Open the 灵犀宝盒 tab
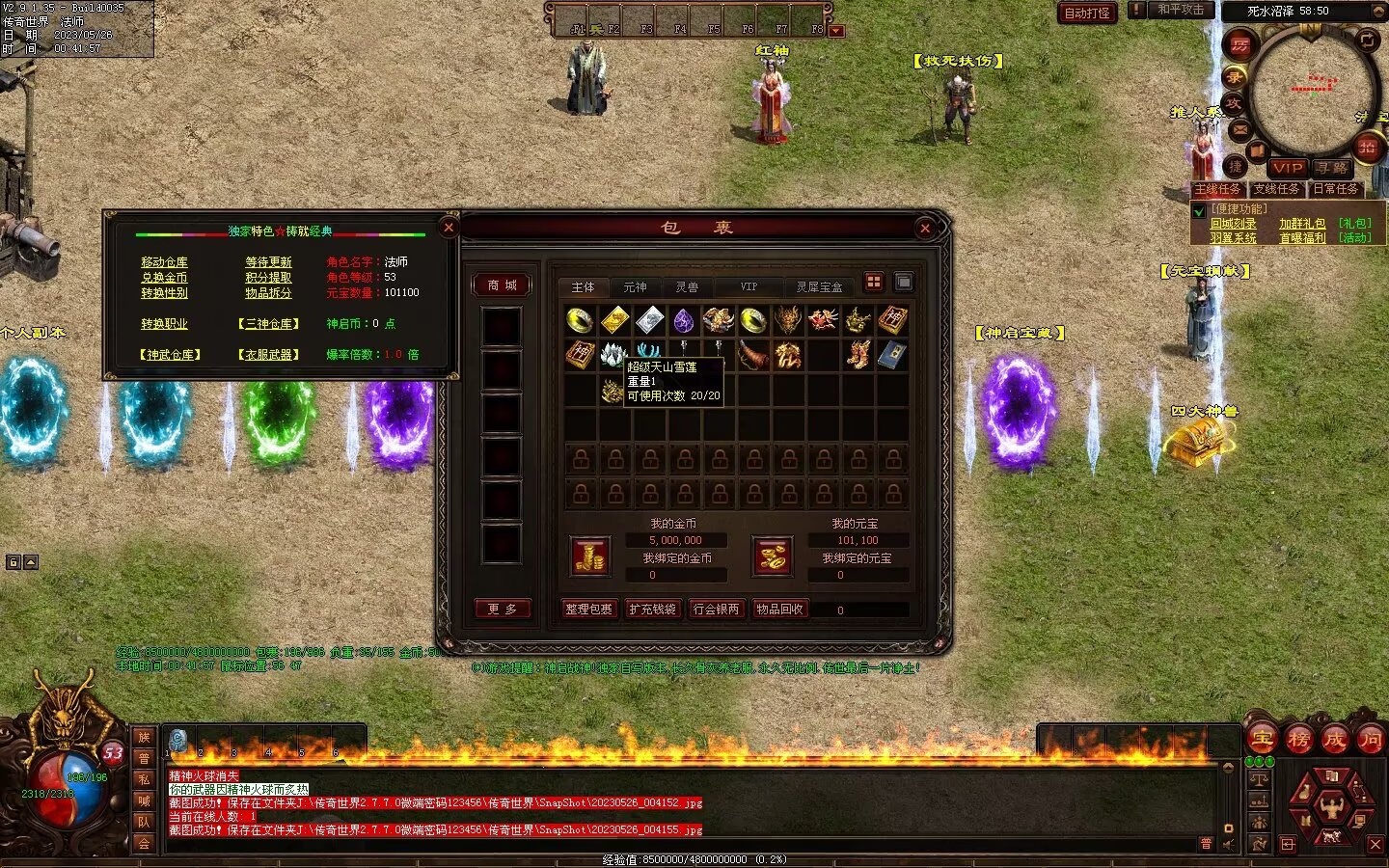The width and height of the screenshot is (1389, 868). click(819, 287)
